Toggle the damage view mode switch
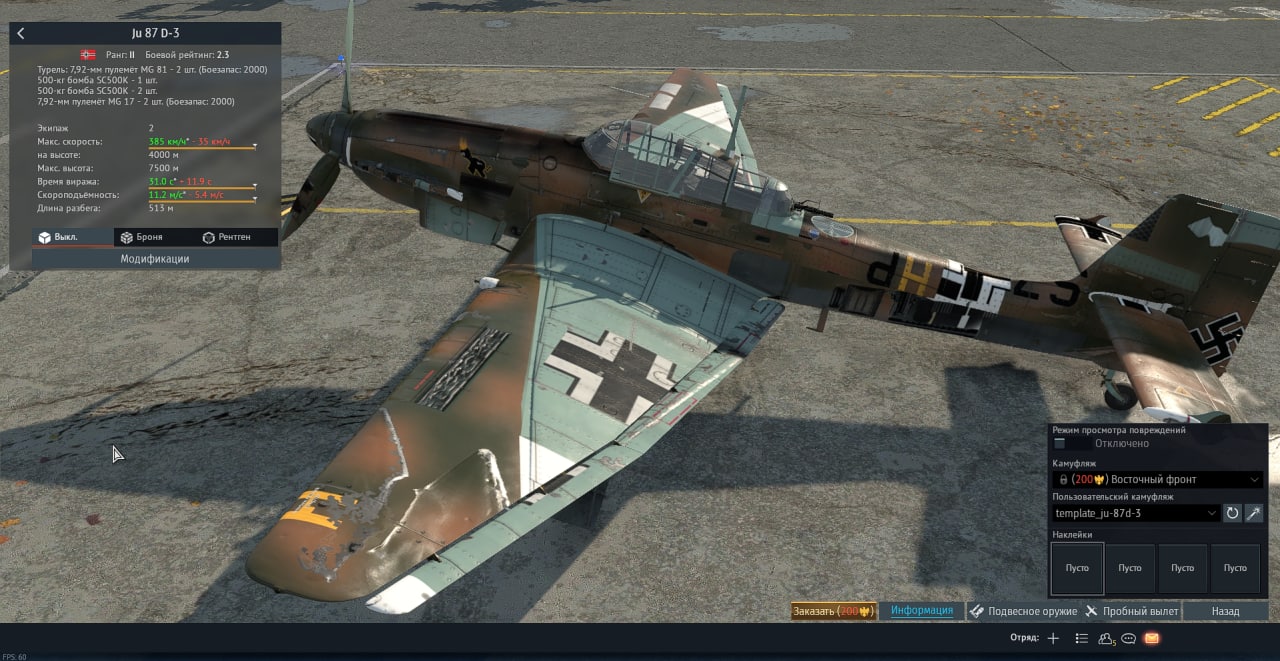Screen dimensions: 1280x661 [1060, 443]
